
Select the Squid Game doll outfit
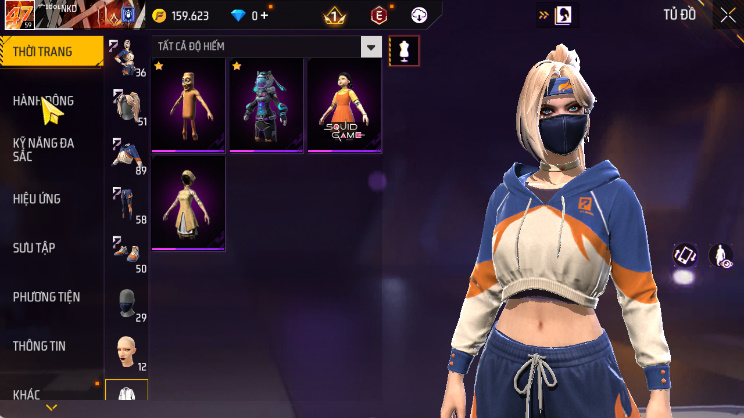[344, 105]
